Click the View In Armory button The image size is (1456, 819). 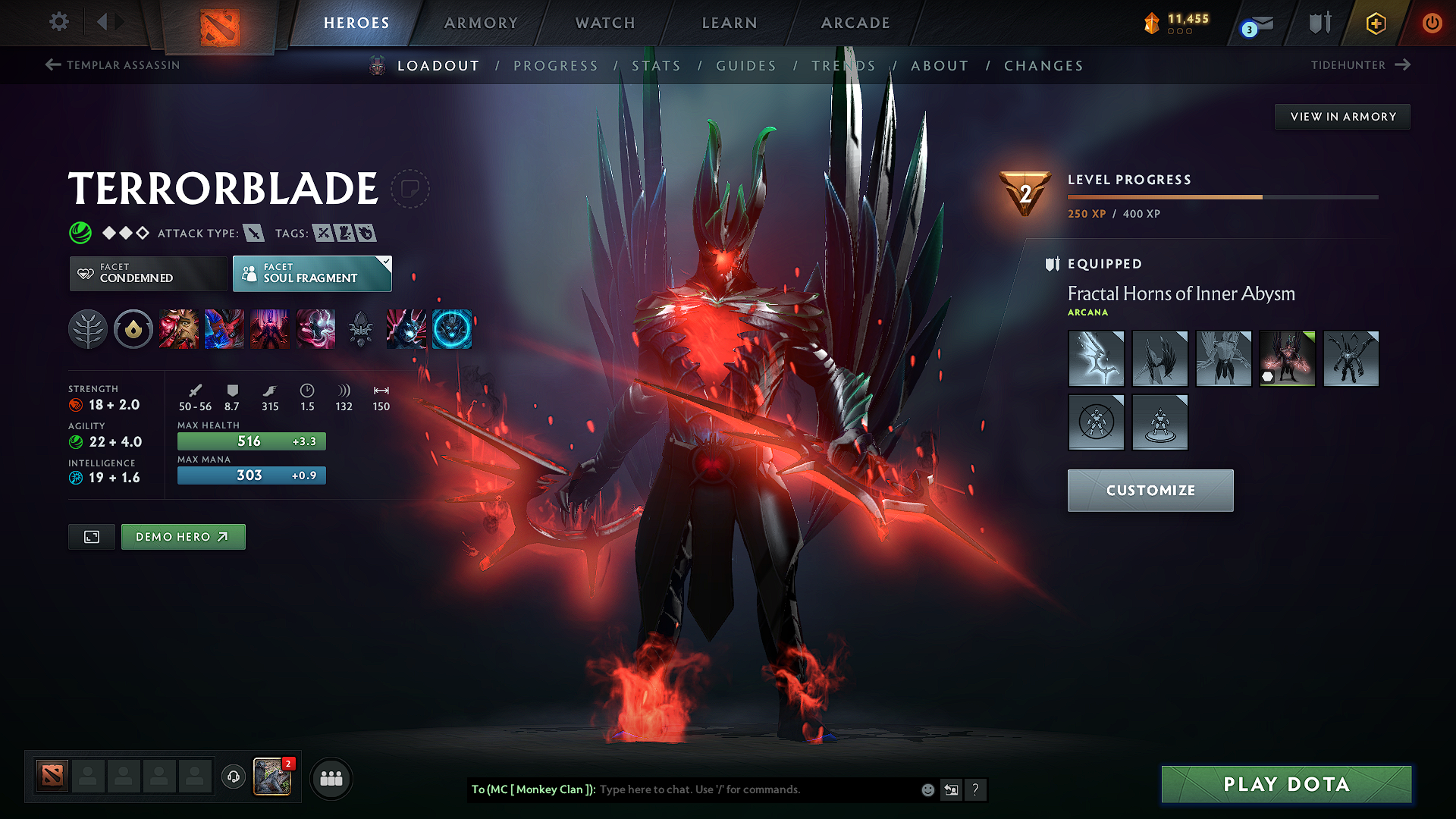(1342, 116)
